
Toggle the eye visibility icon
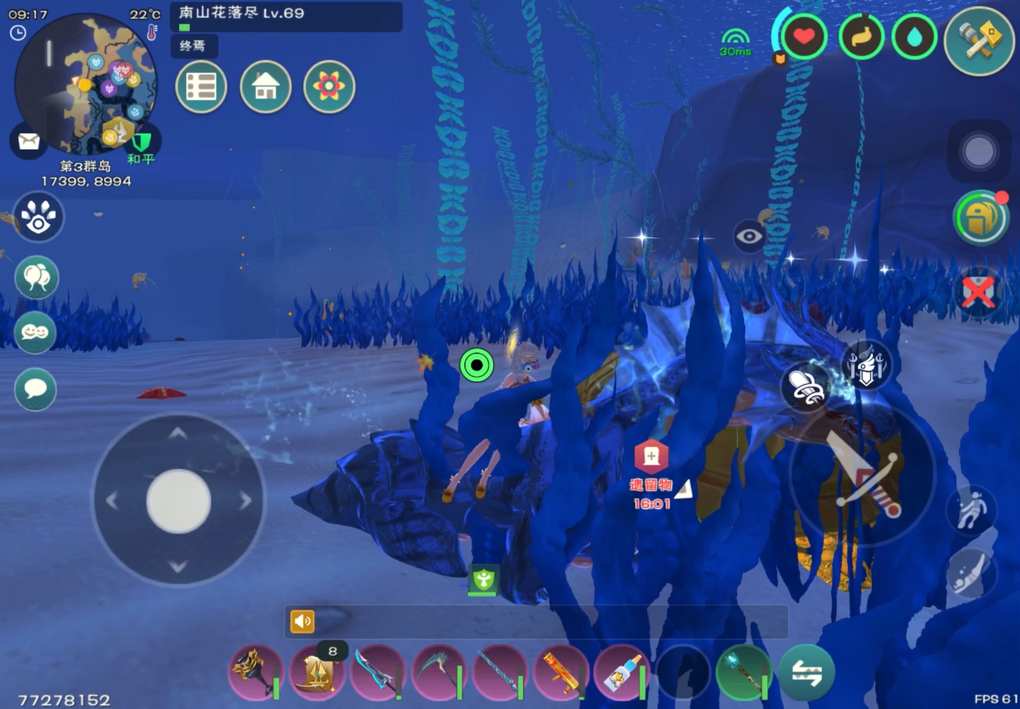click(x=750, y=236)
